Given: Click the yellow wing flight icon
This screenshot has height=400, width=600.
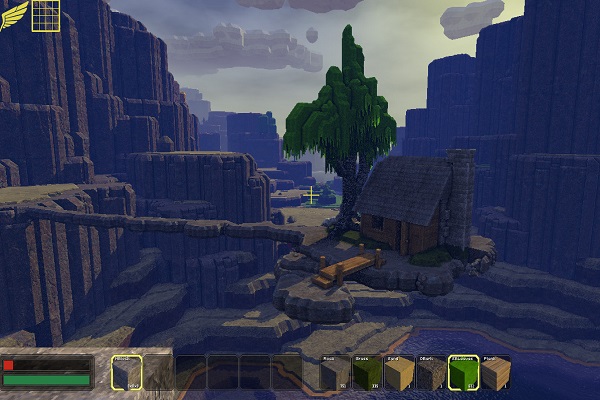Looking at the screenshot, I should pos(14,16).
